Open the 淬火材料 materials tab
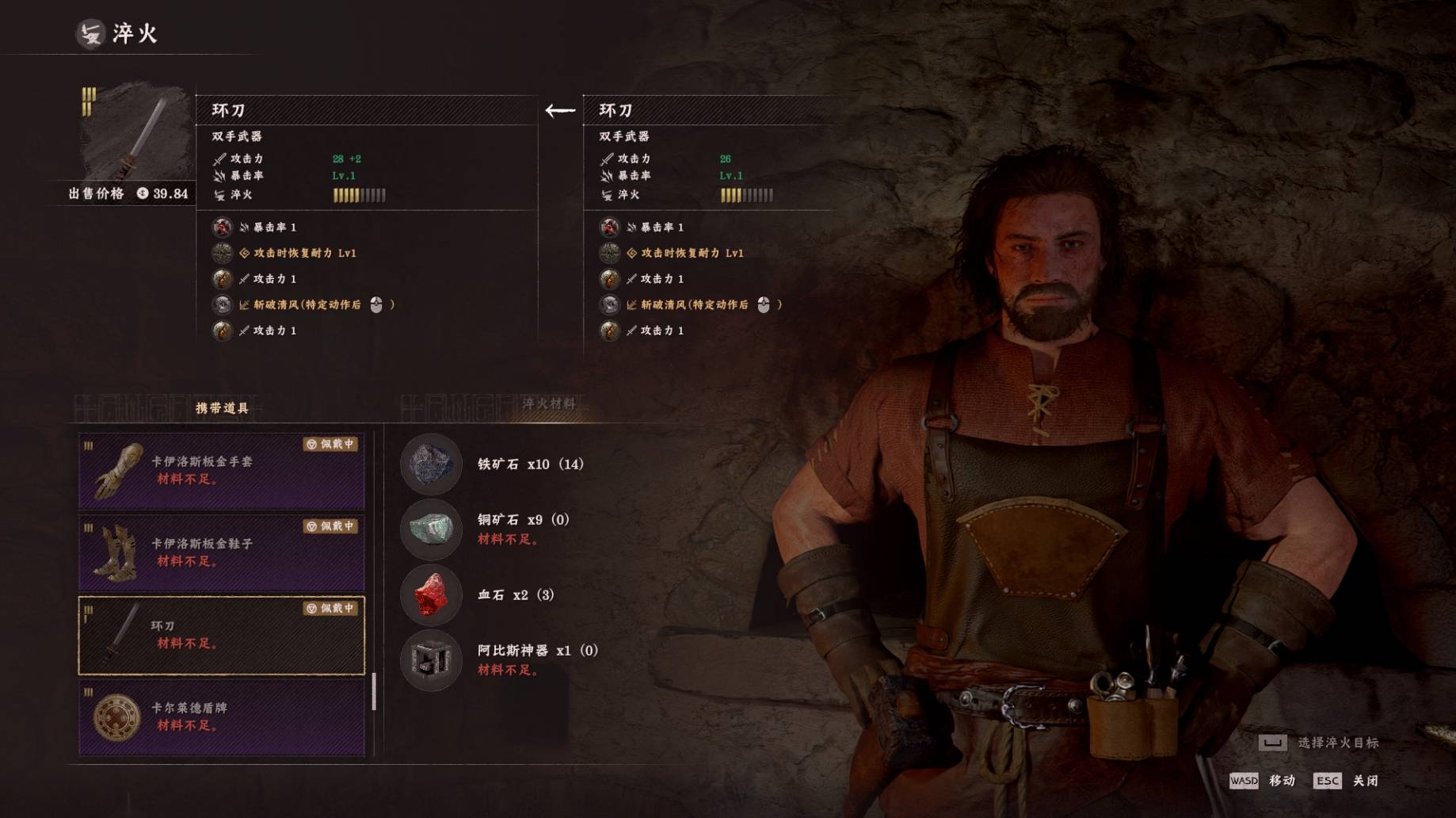The width and height of the screenshot is (1456, 818). pos(548,404)
